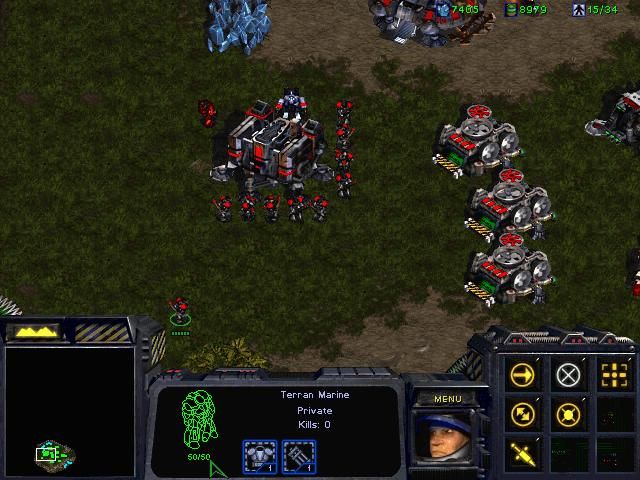Select the Patrol command
The height and width of the screenshot is (480, 640).
(522, 413)
